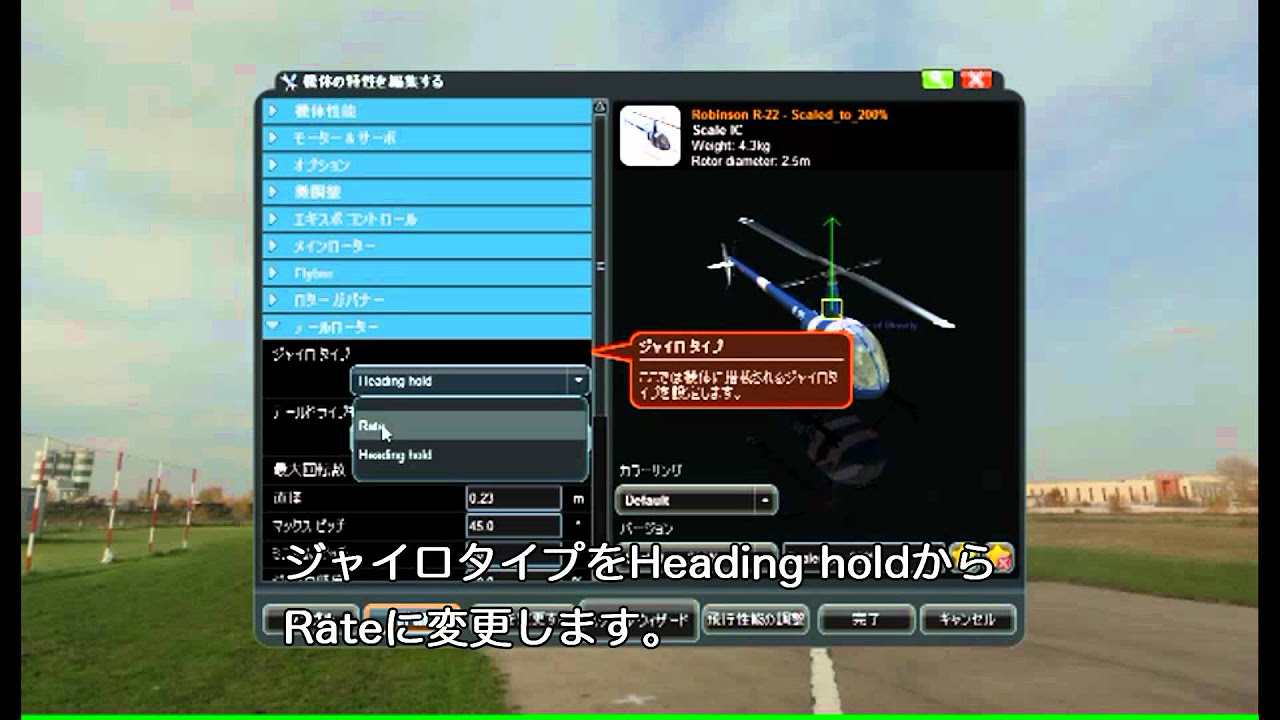Click the green edit icon near the window close button
This screenshot has width=1280, height=720.
(938, 78)
